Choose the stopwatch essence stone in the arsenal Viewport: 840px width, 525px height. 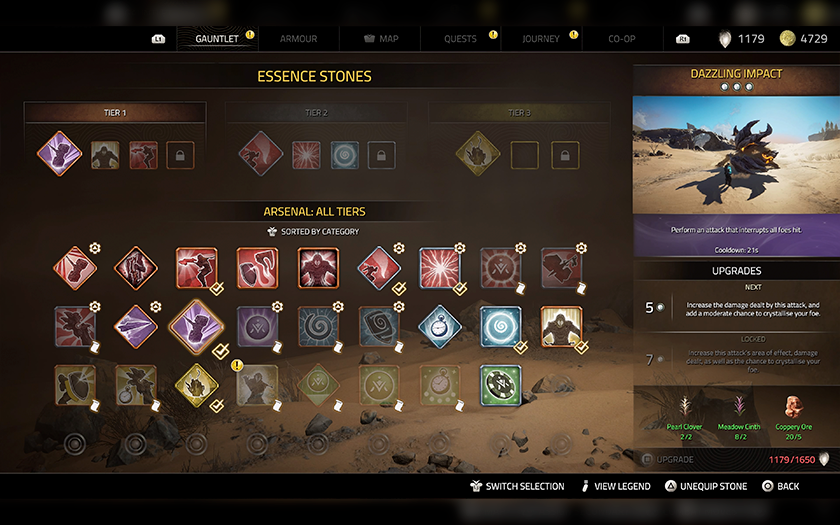pos(439,326)
